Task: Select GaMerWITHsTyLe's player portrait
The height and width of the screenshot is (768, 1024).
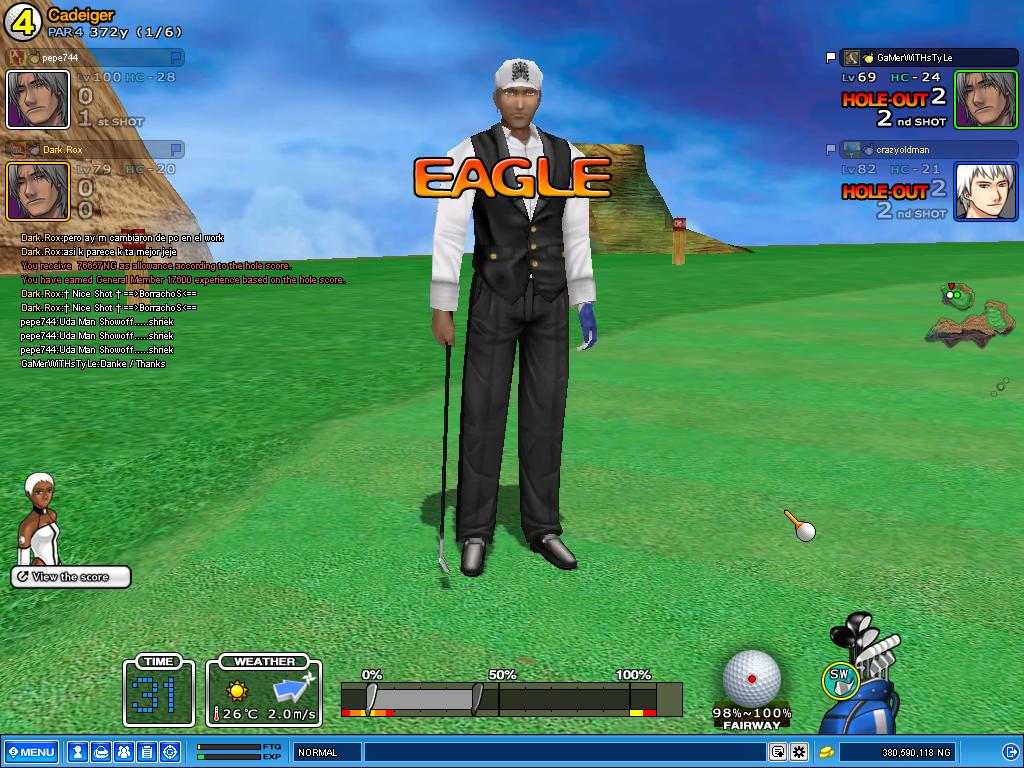Action: pos(985,99)
